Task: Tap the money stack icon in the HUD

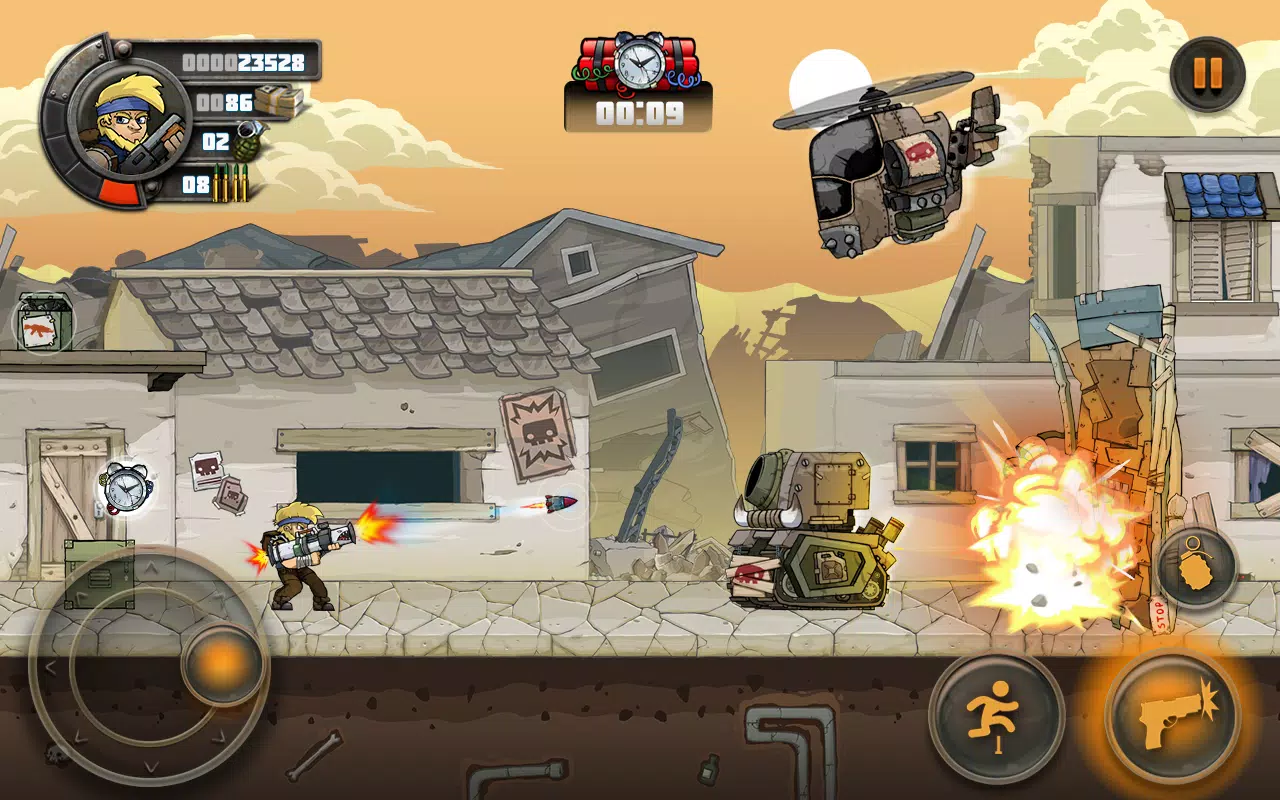Action: coord(278,101)
